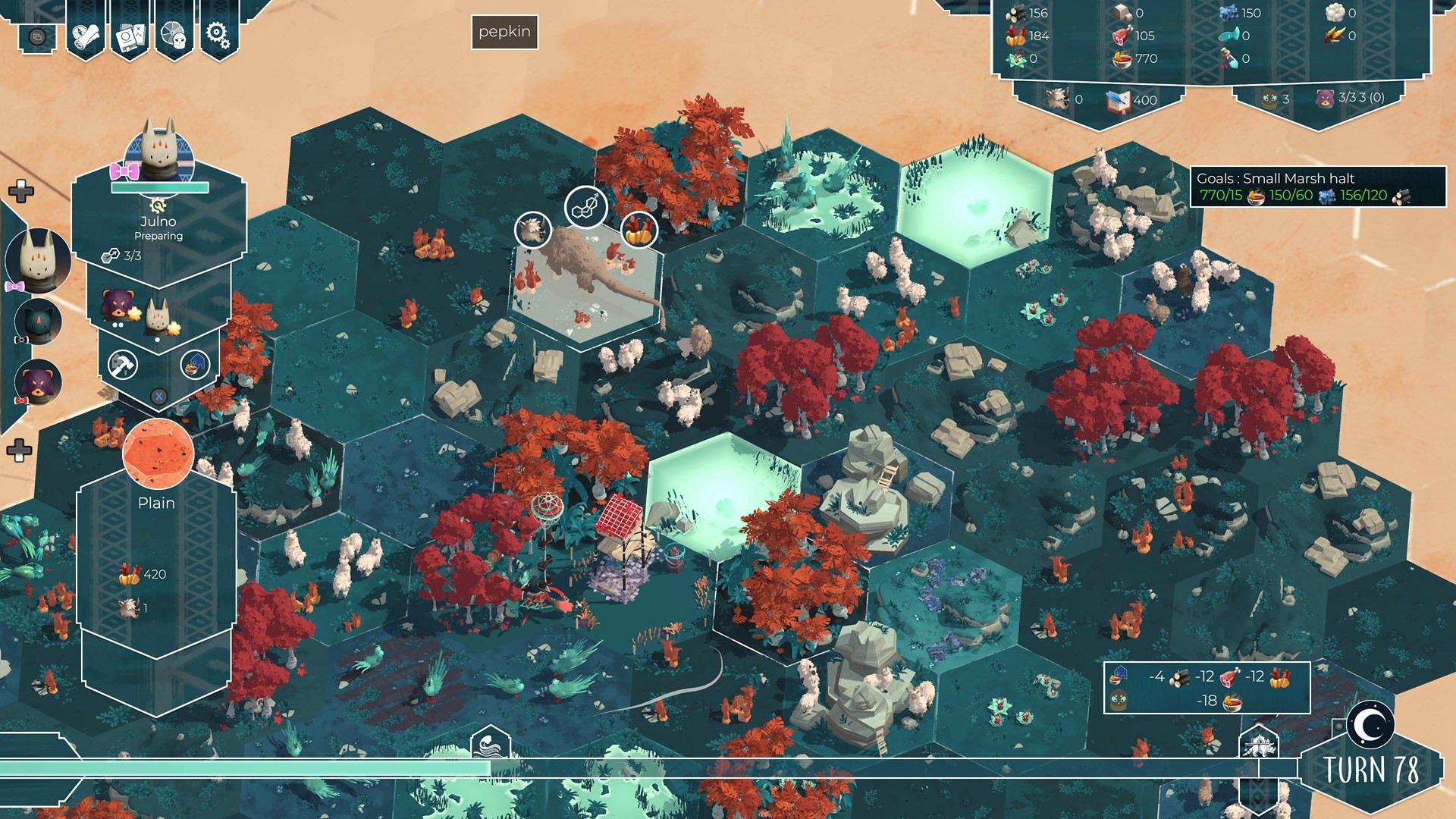Choose the house and food bowl action

coord(195,365)
